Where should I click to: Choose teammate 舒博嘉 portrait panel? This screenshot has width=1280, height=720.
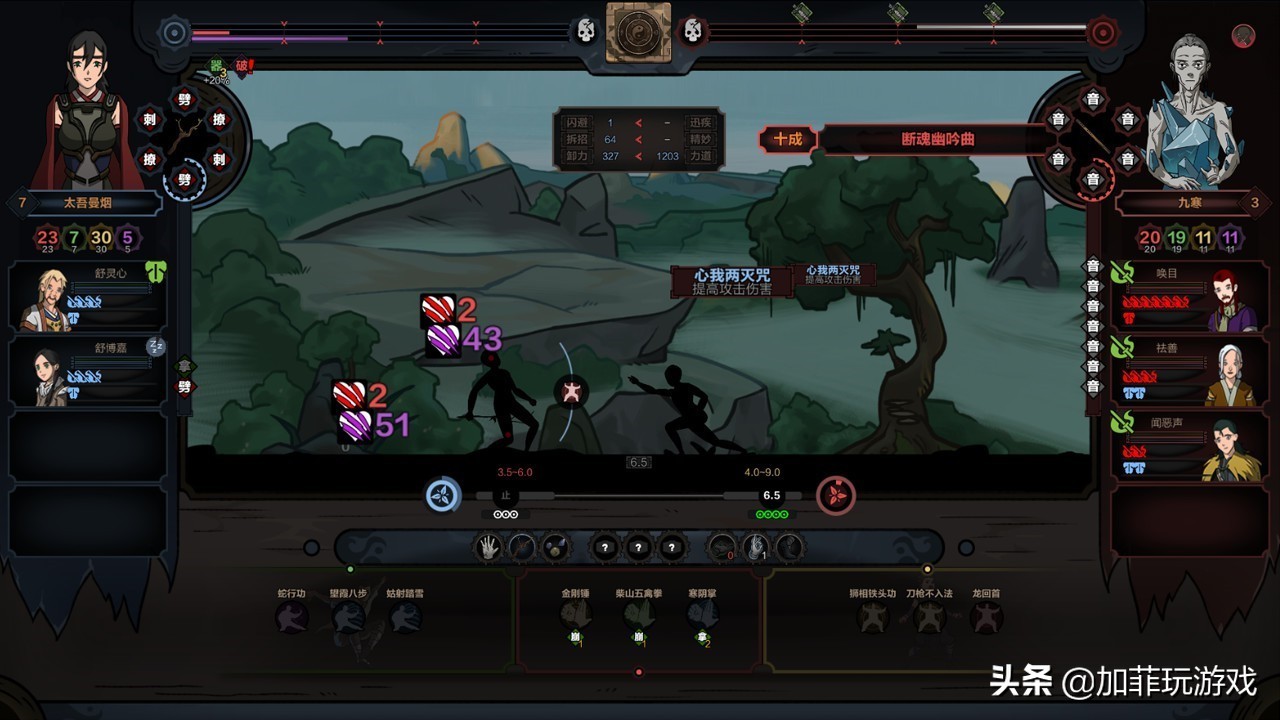coord(88,372)
